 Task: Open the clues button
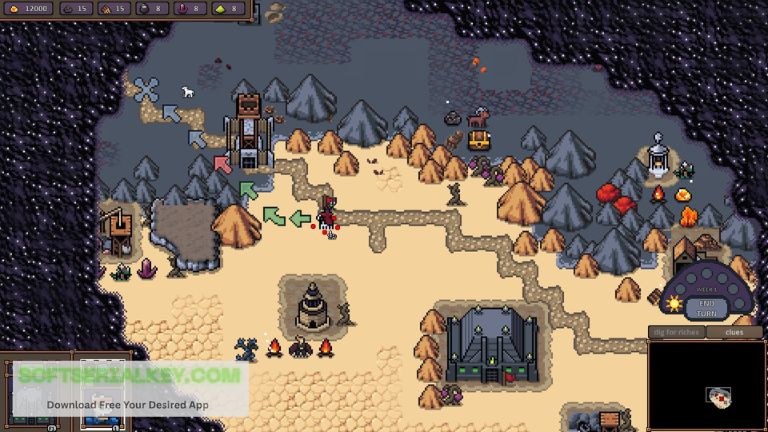pyautogui.click(x=734, y=332)
